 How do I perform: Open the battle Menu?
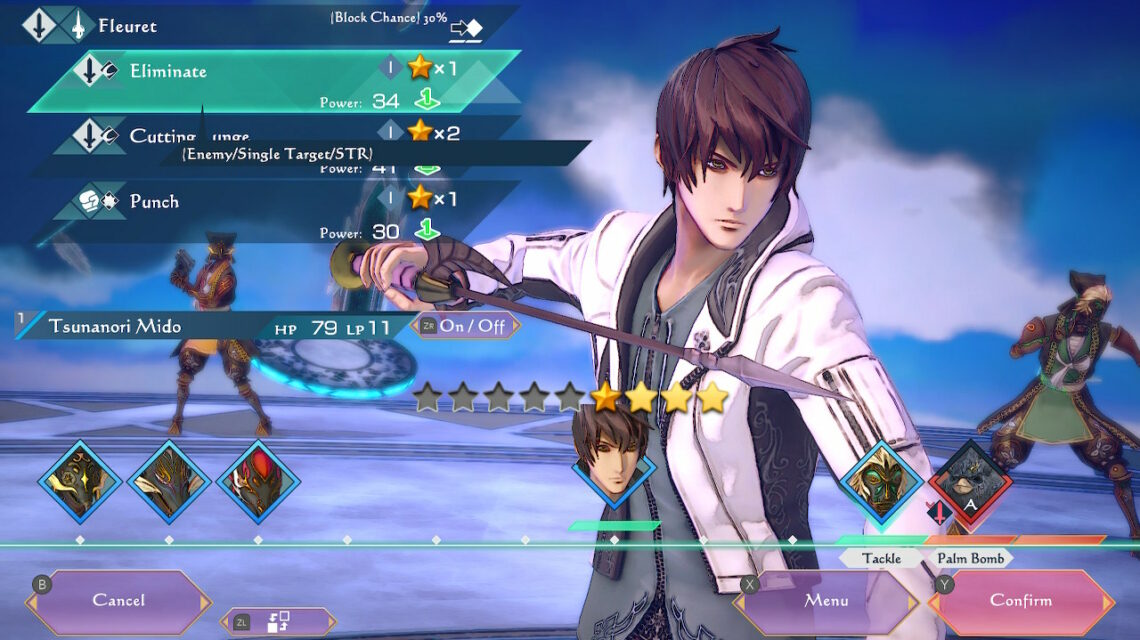click(x=826, y=600)
